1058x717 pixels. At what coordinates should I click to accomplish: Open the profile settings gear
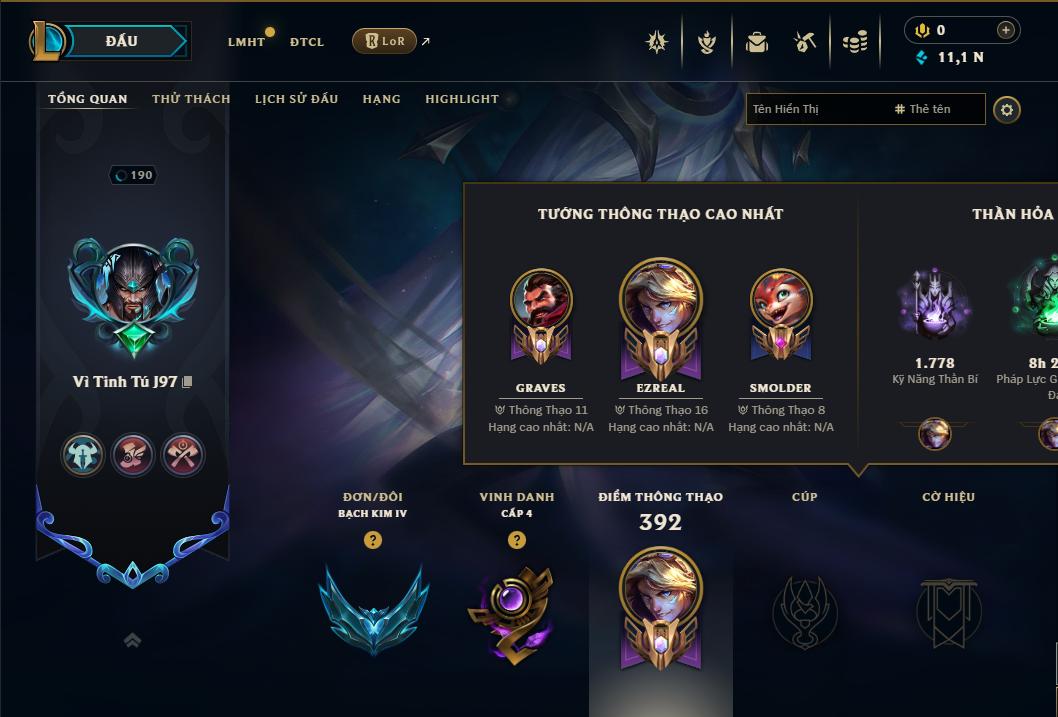[1007, 109]
